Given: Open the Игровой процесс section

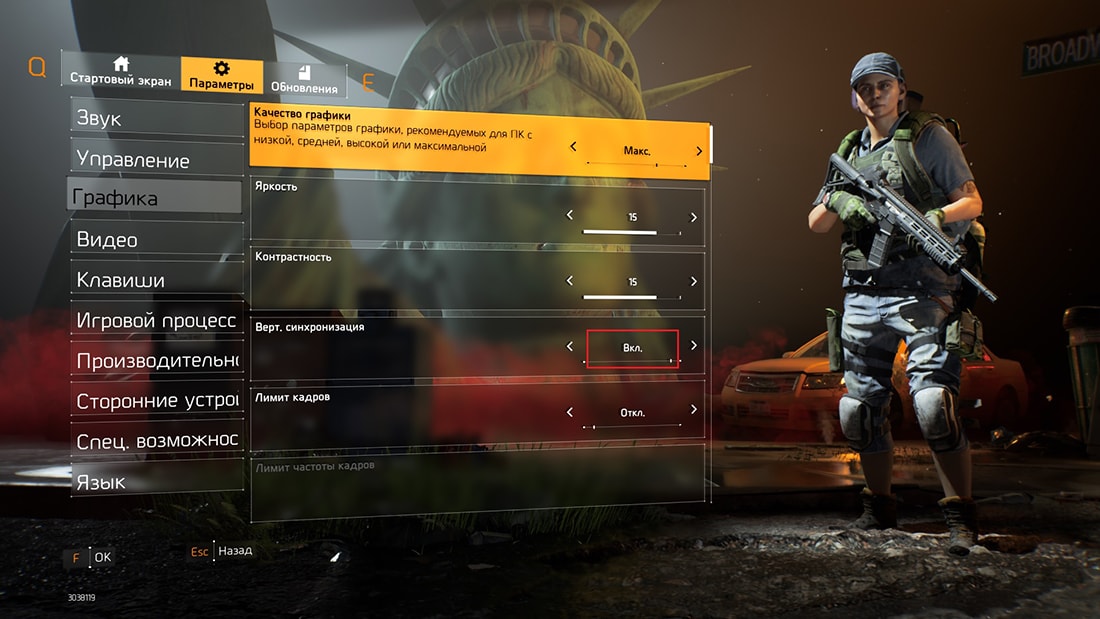Looking at the screenshot, I should (156, 320).
